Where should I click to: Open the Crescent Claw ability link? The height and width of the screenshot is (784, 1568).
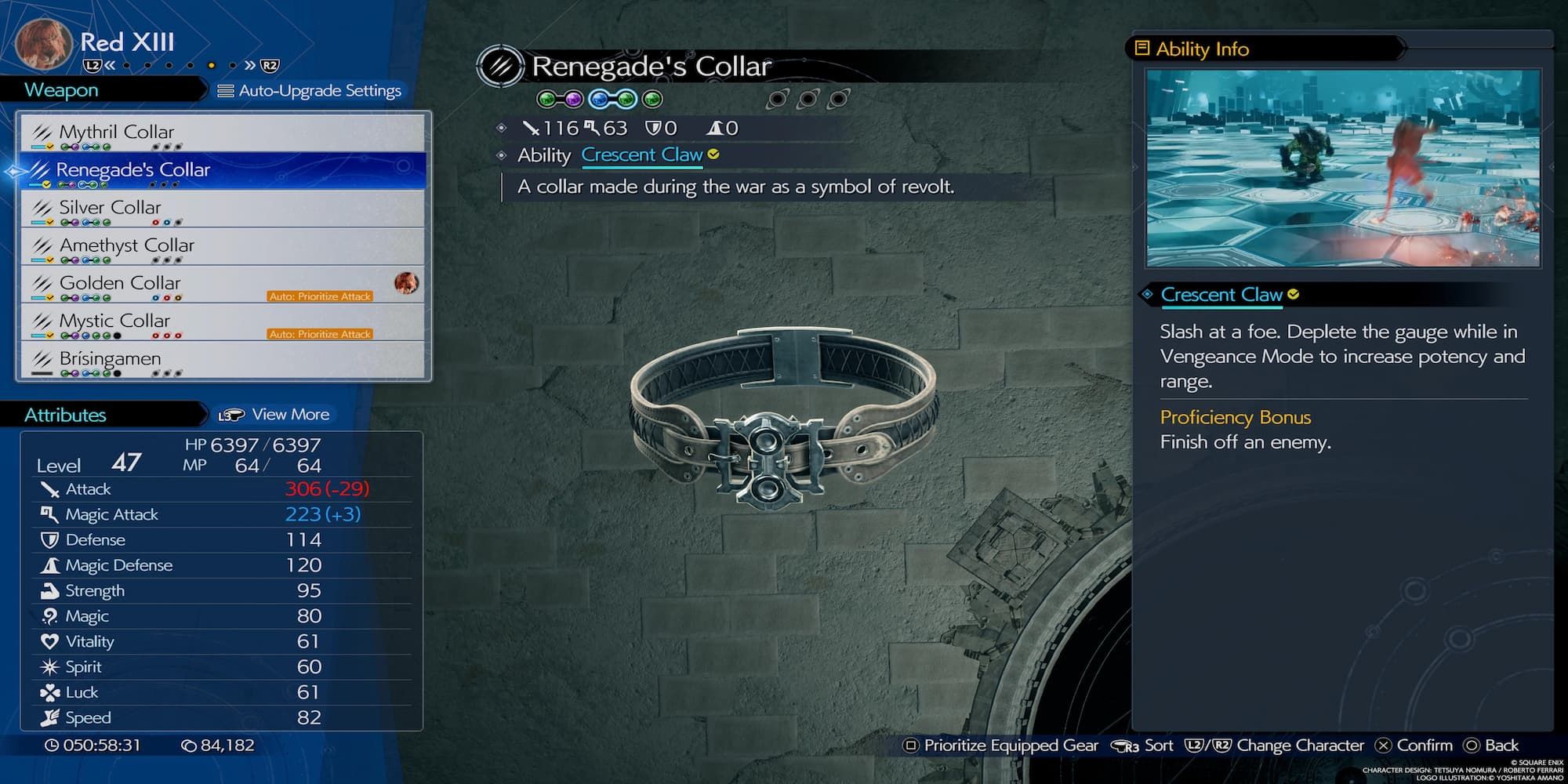point(641,155)
